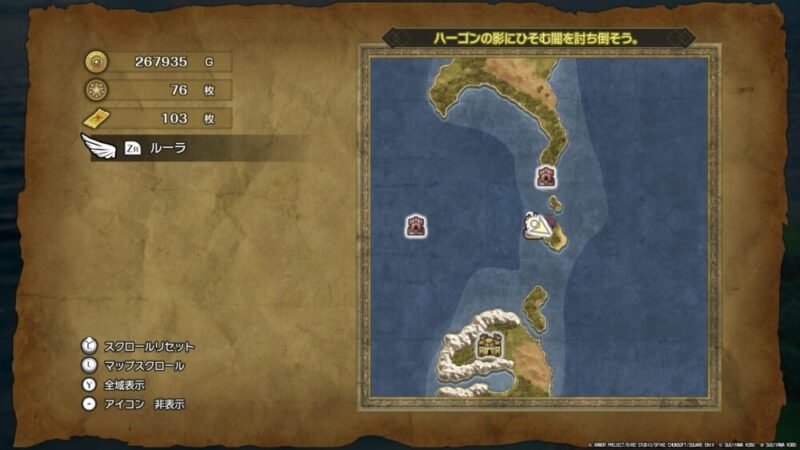
Task: Choose the castle marker in the snowy mountains
Action: (489, 346)
